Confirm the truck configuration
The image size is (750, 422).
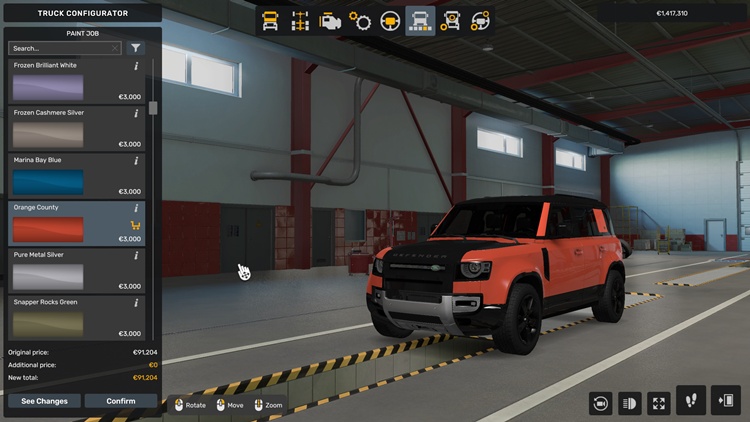[x=121, y=401]
